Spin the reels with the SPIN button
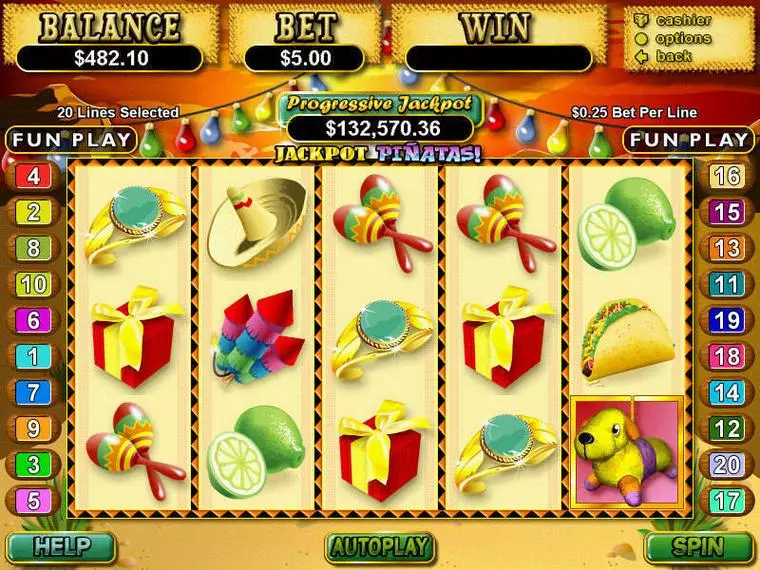Viewport: 760px width, 570px height. point(698,547)
